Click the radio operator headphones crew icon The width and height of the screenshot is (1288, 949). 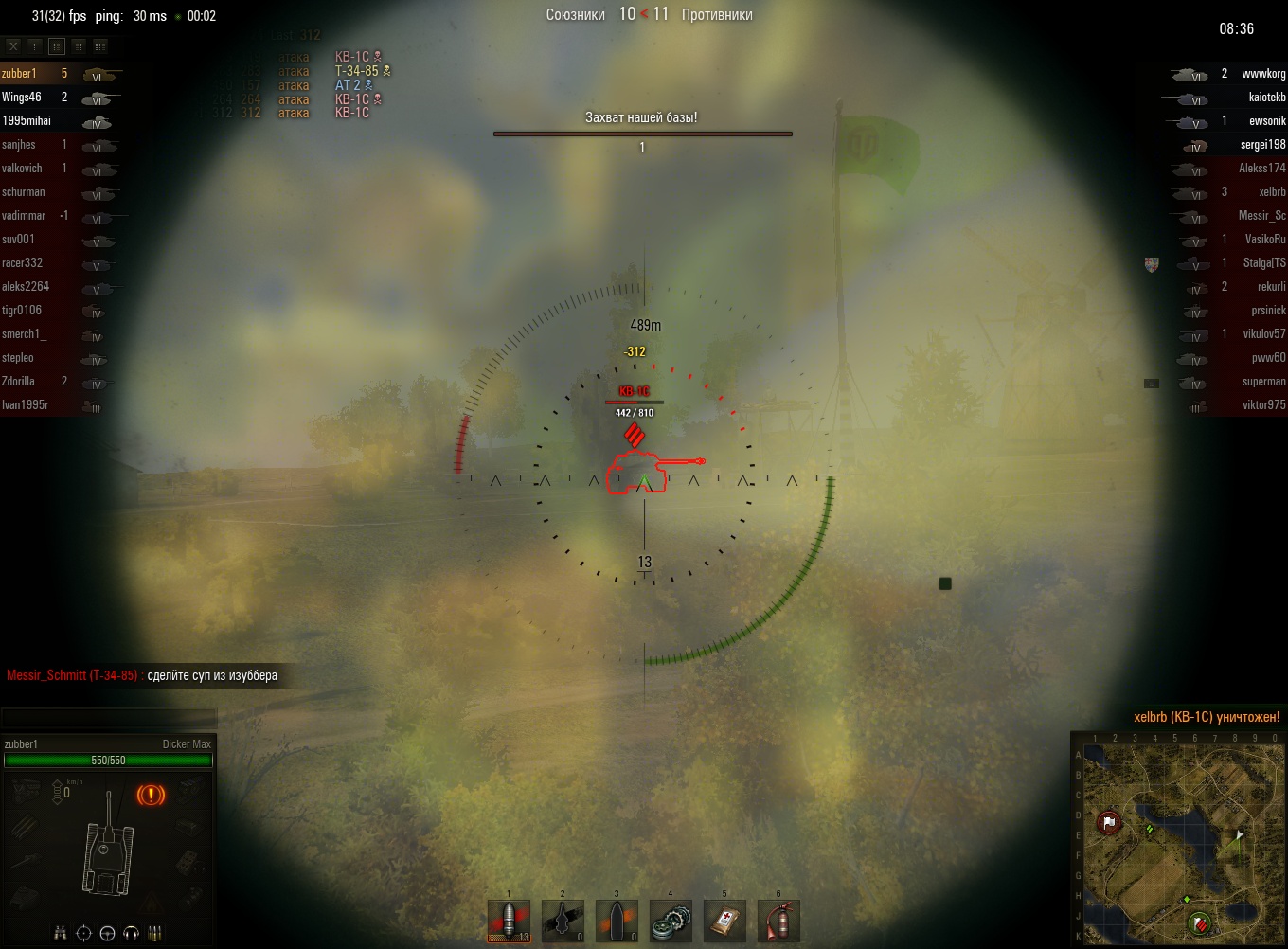(131, 934)
